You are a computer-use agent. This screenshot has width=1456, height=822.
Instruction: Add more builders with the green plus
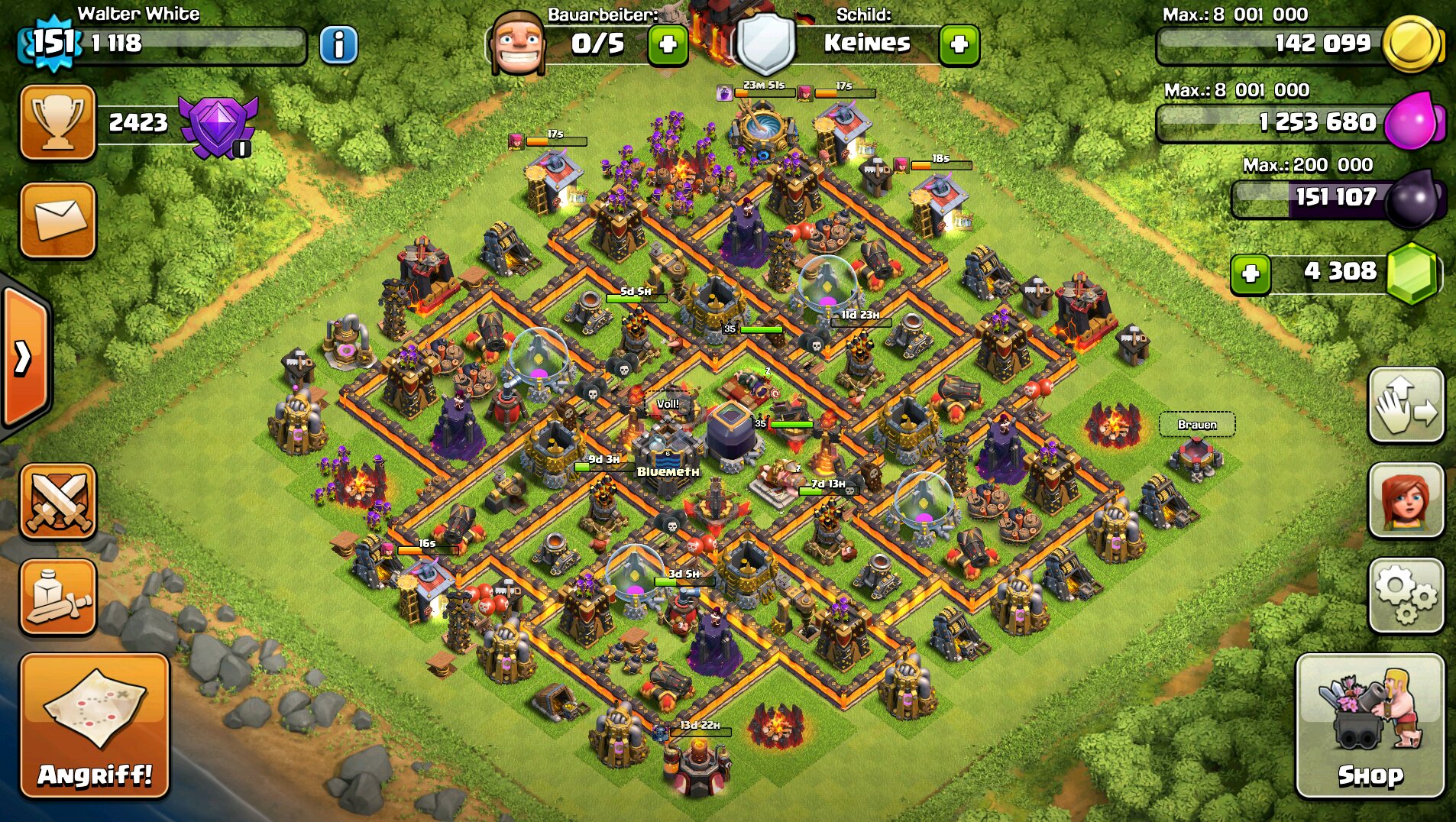click(x=668, y=44)
